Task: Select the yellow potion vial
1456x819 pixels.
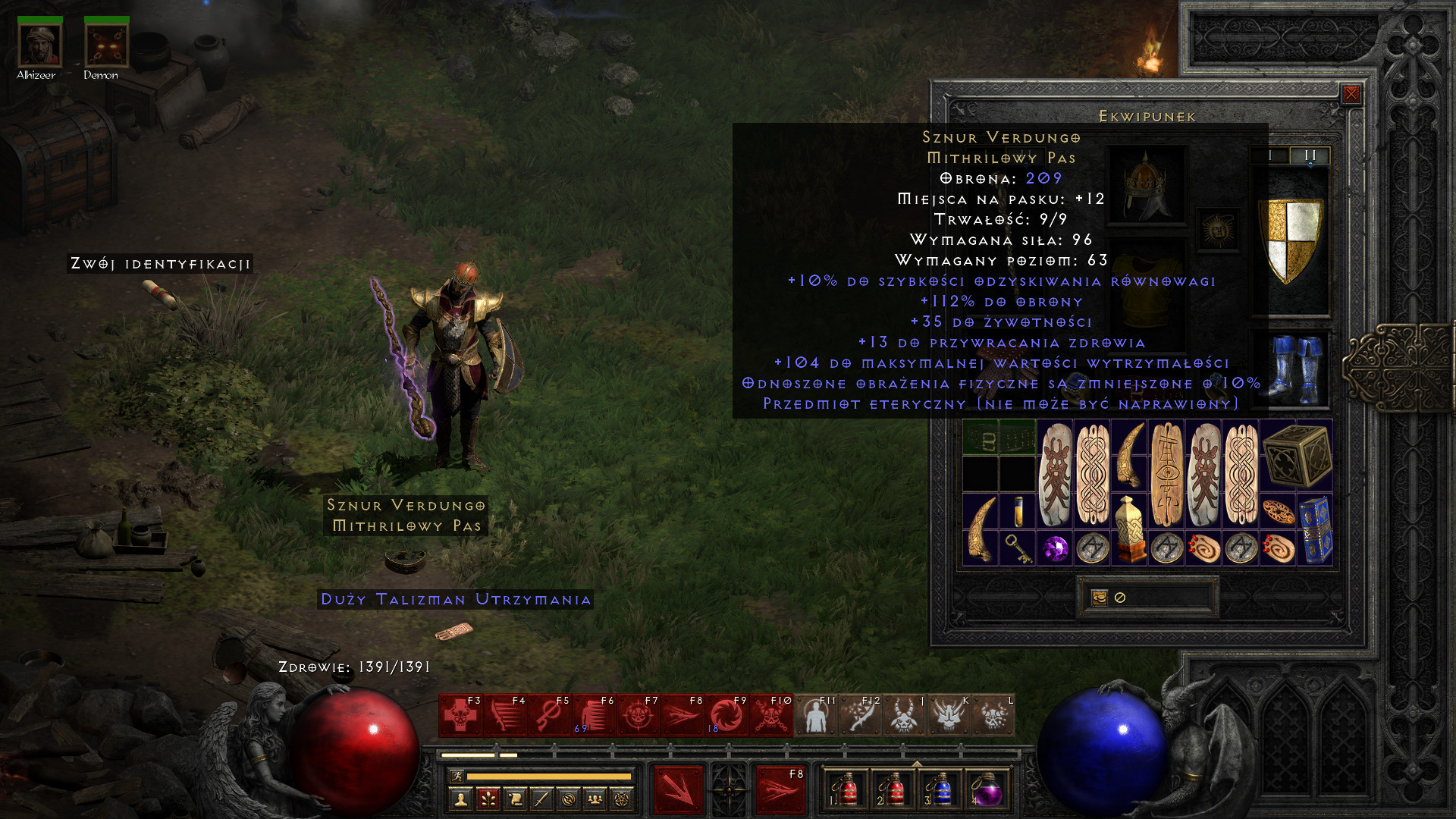Action: coord(1018,512)
